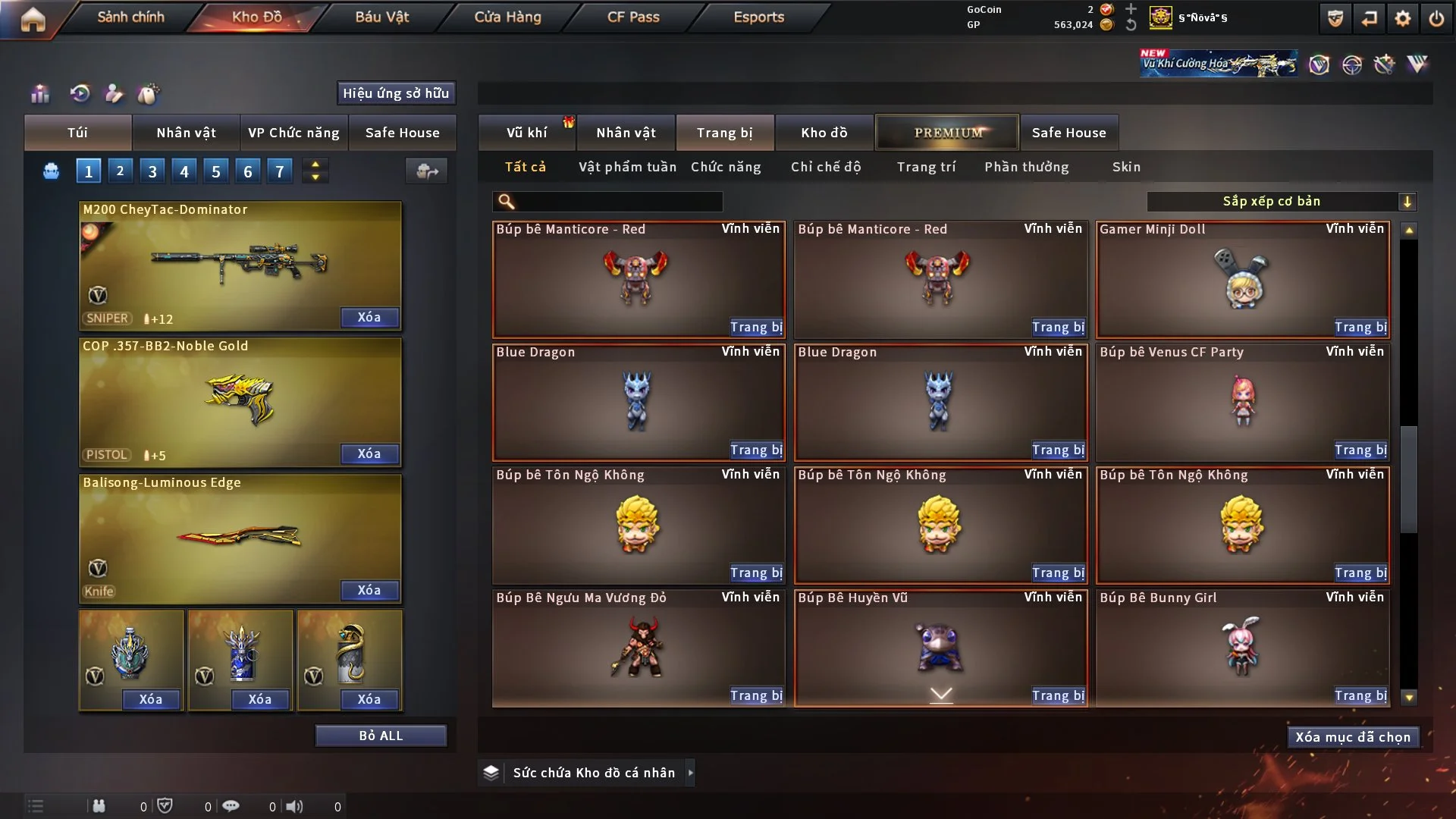Open the CF Pass menu
The image size is (1456, 819).
click(633, 17)
